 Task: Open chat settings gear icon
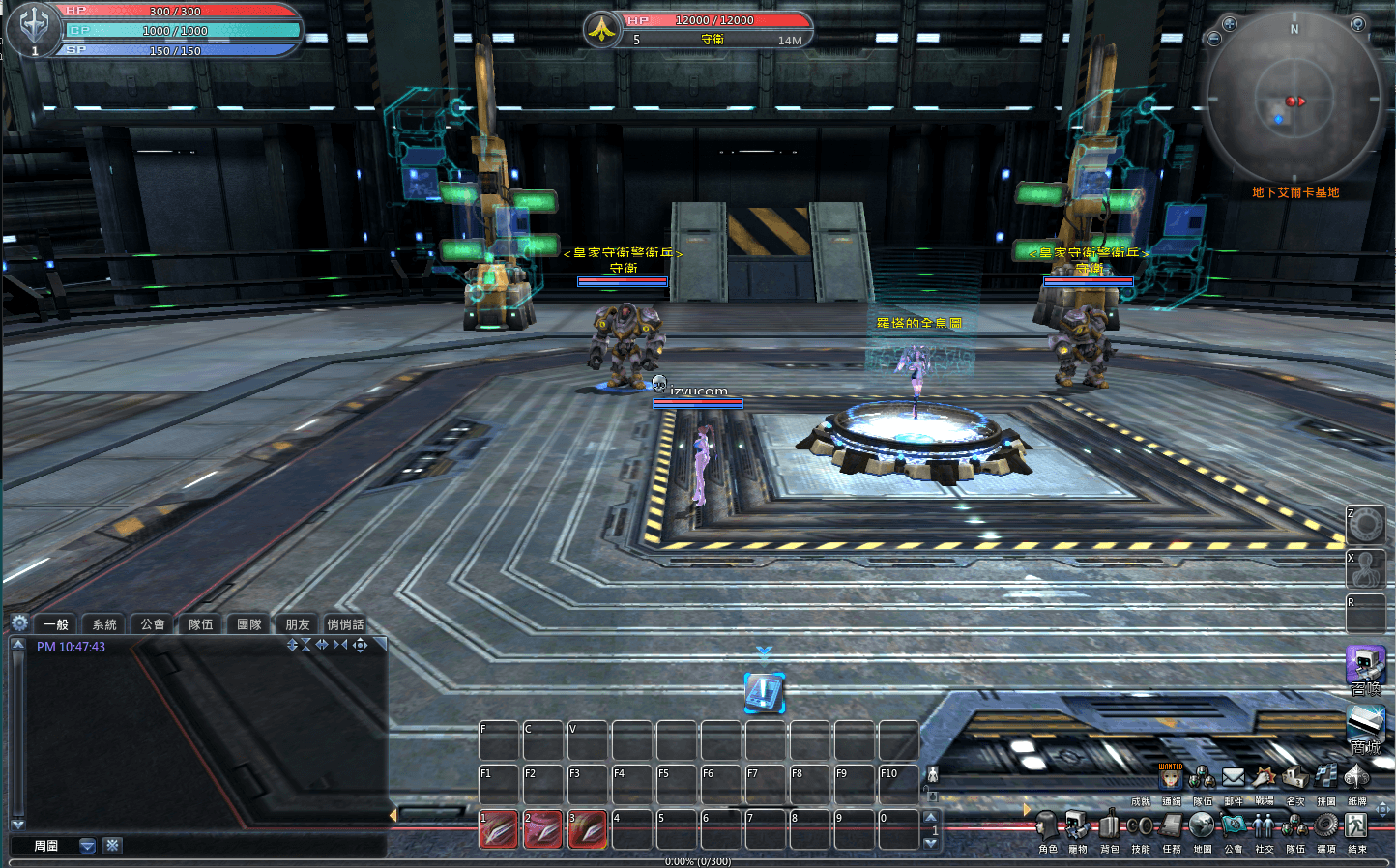coord(19,623)
